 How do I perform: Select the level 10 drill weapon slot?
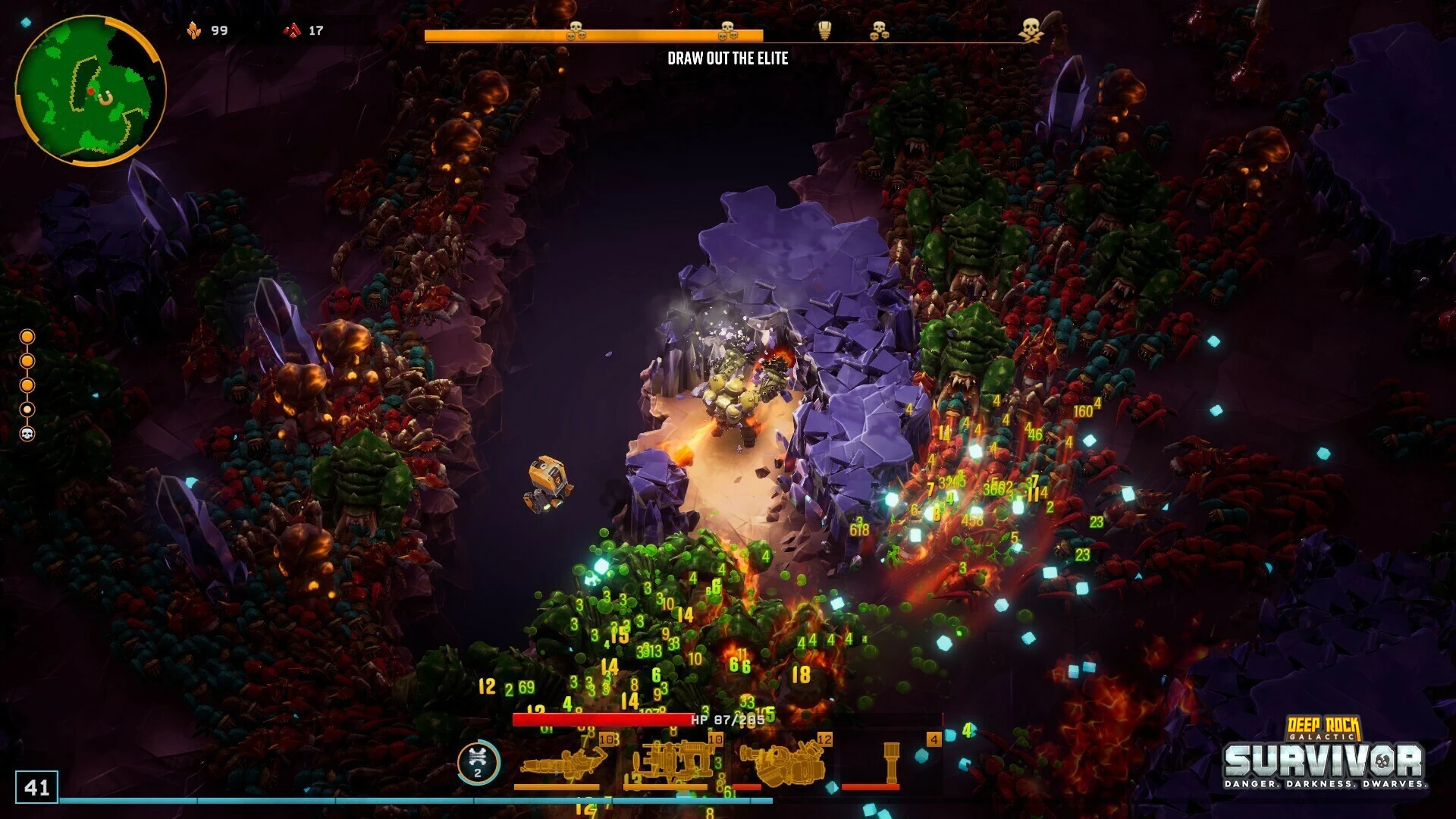[x=672, y=763]
